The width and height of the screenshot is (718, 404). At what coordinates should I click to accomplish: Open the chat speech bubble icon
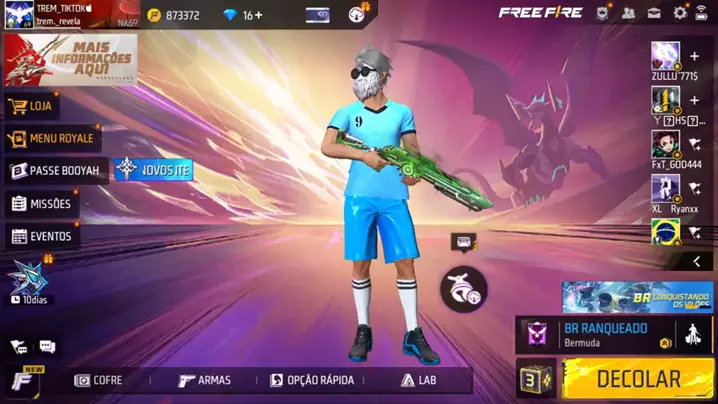(47, 347)
